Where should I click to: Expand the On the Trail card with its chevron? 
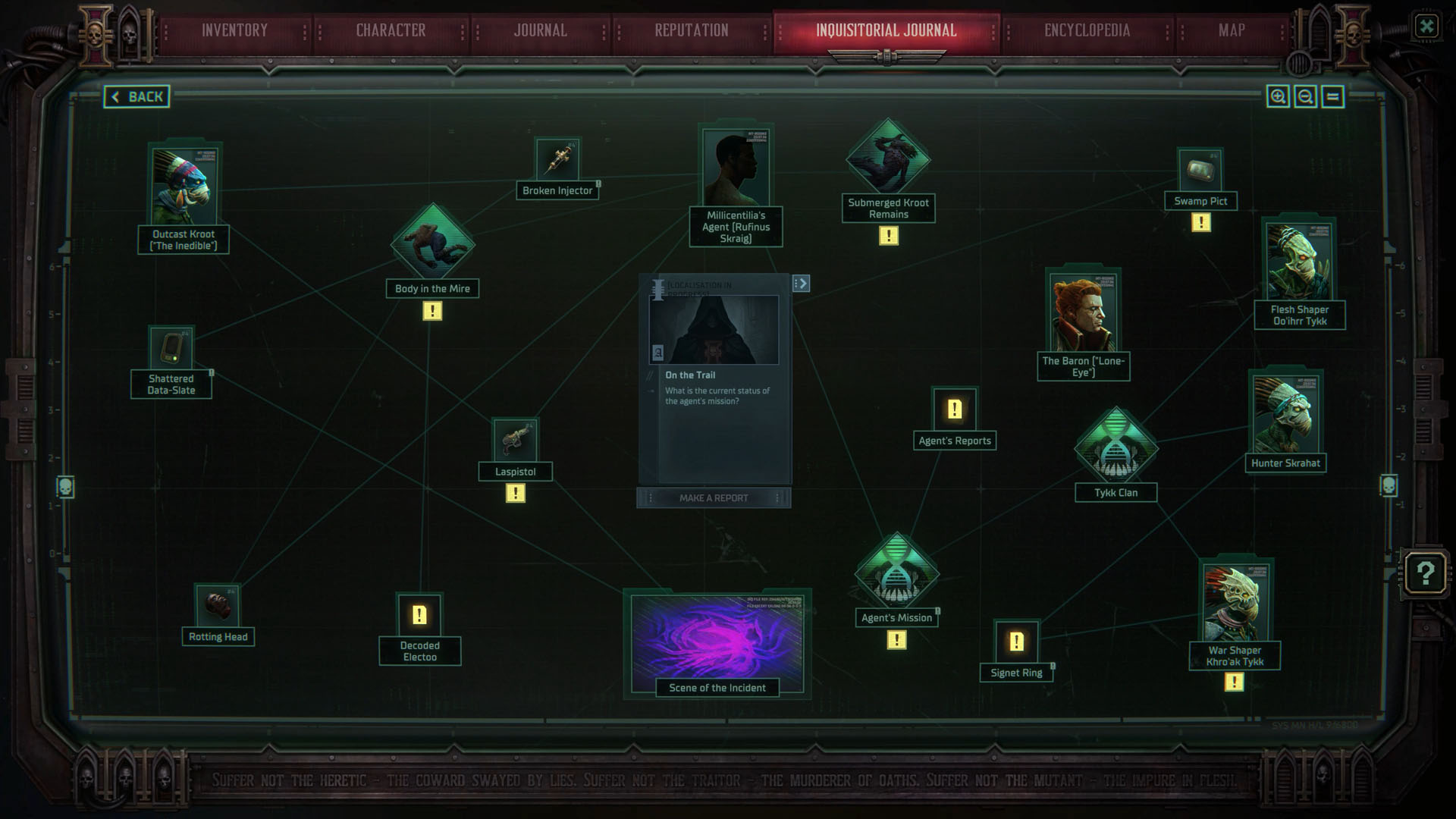pos(802,283)
